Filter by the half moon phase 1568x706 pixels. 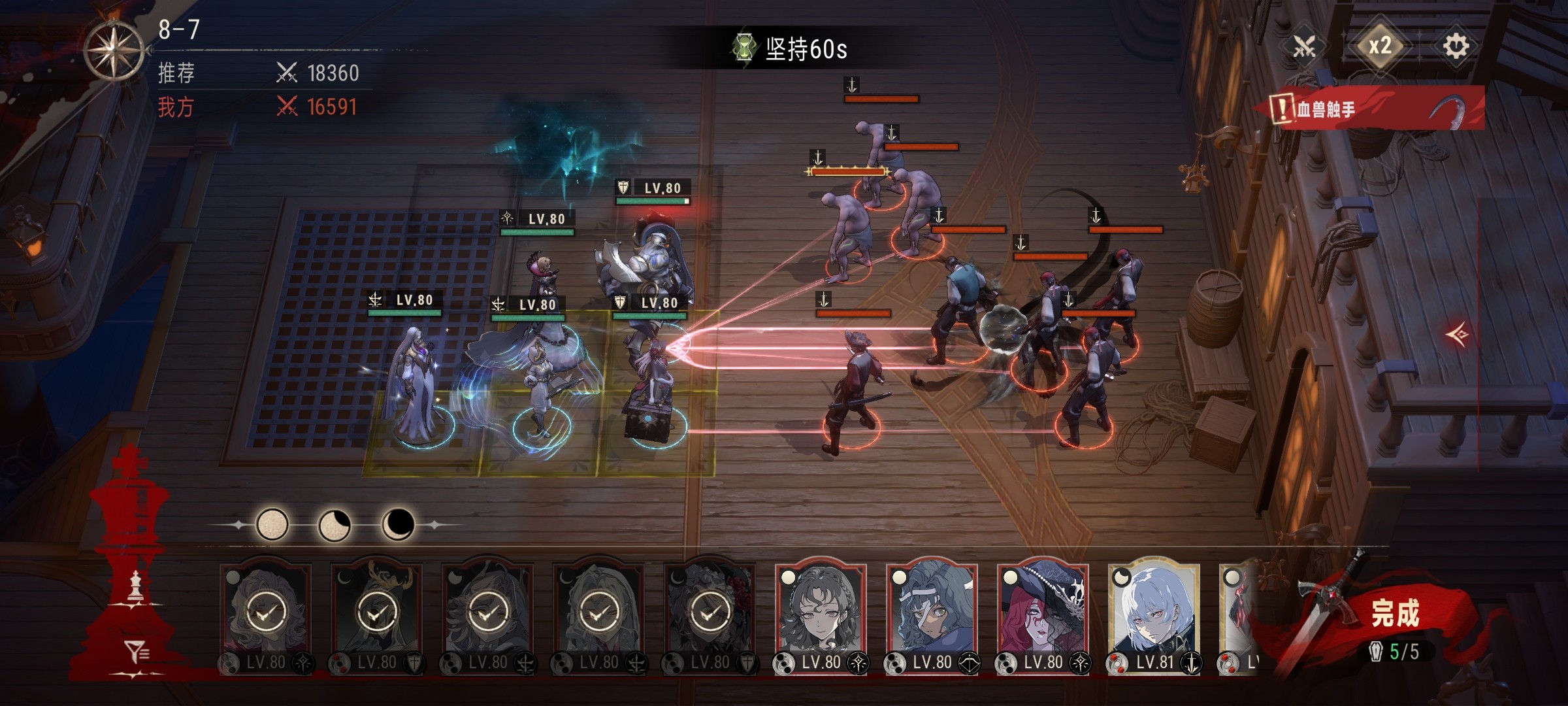pyautogui.click(x=334, y=525)
